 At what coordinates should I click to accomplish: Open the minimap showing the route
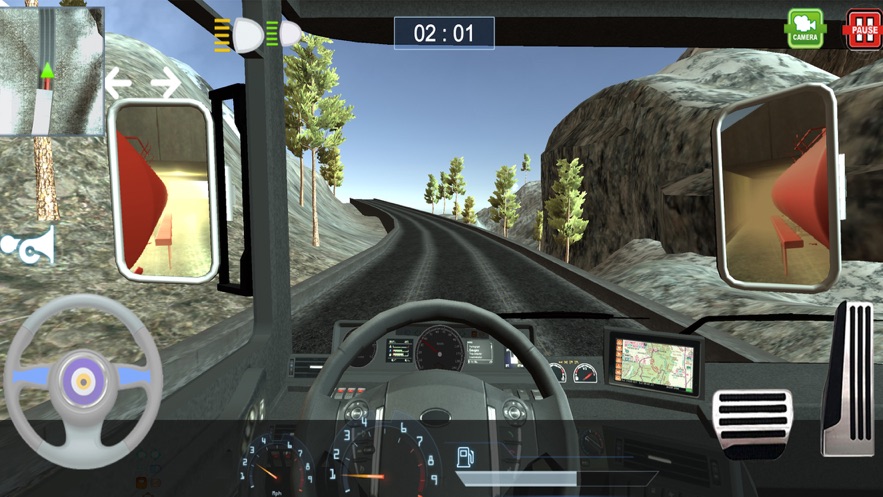tap(52, 71)
